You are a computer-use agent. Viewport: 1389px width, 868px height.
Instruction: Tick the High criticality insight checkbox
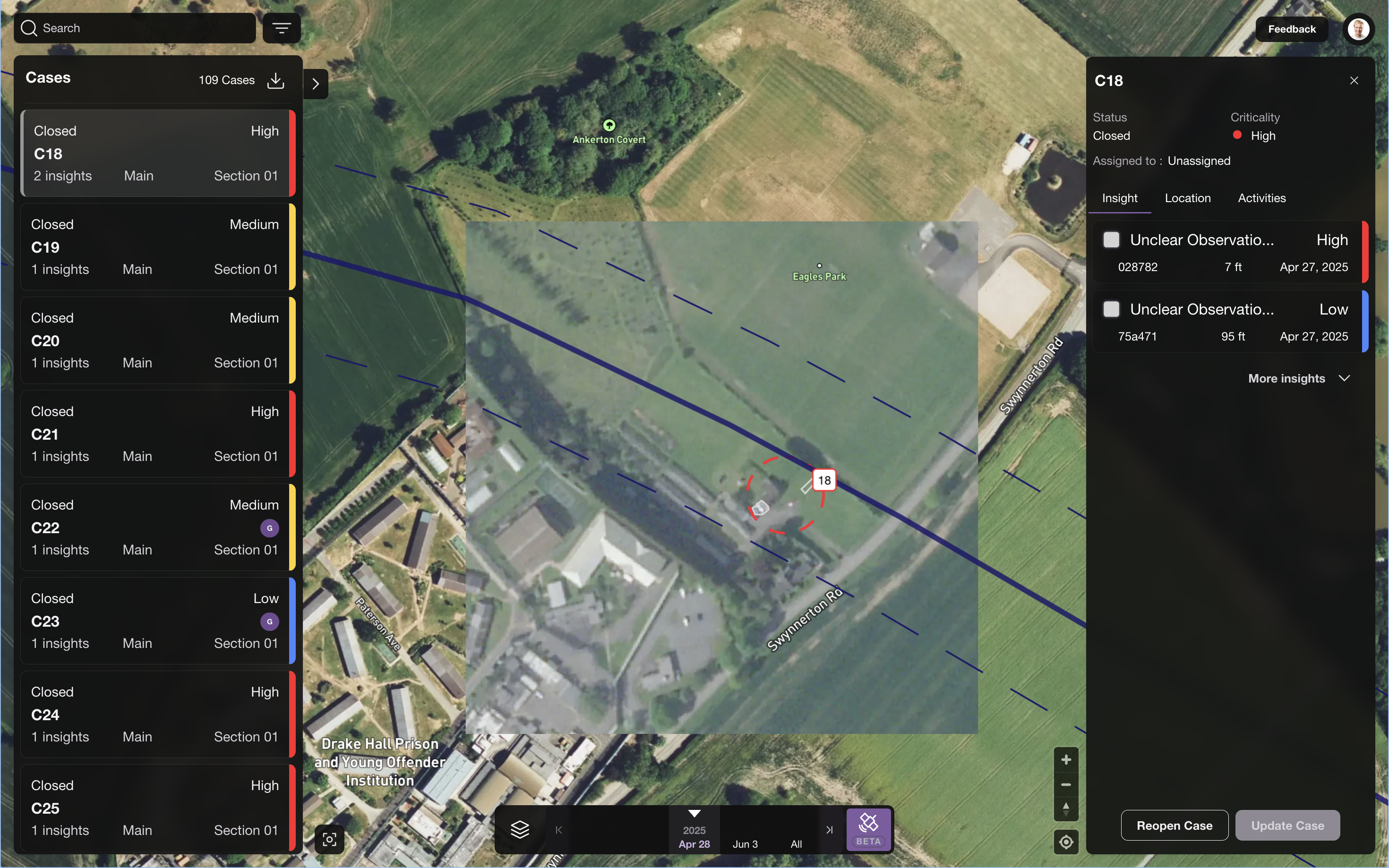1111,240
